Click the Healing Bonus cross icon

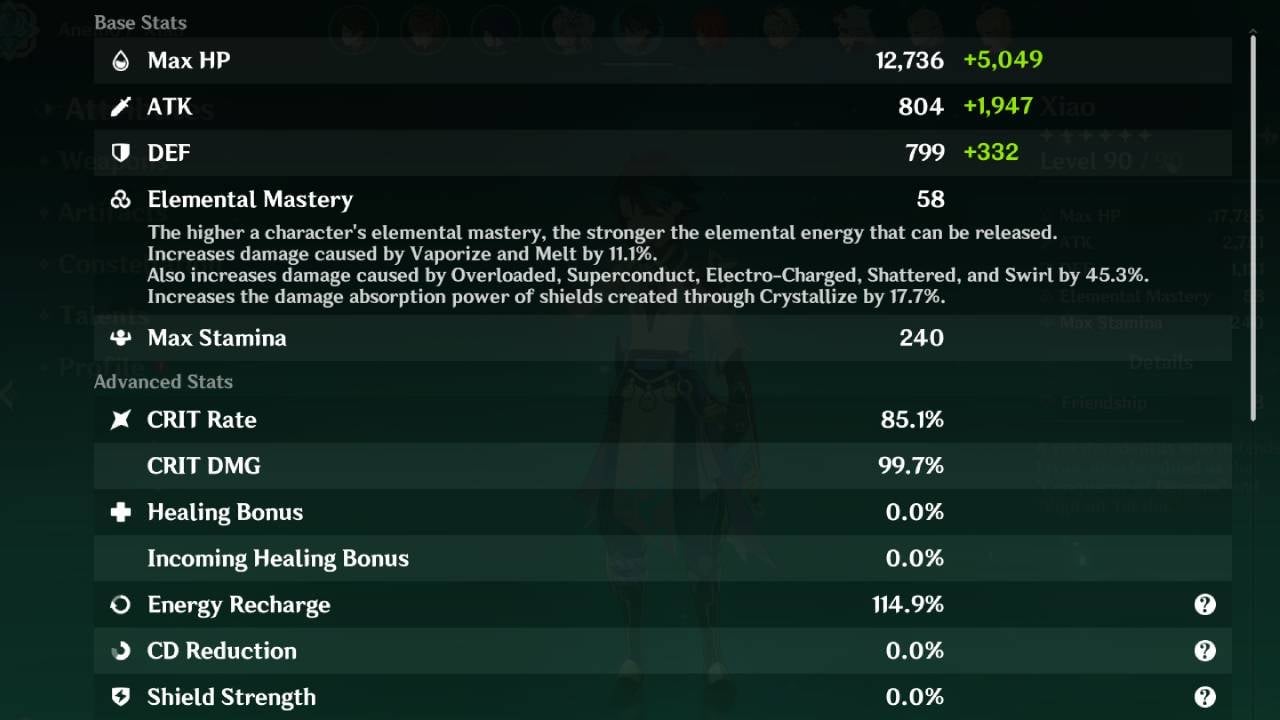pos(119,512)
